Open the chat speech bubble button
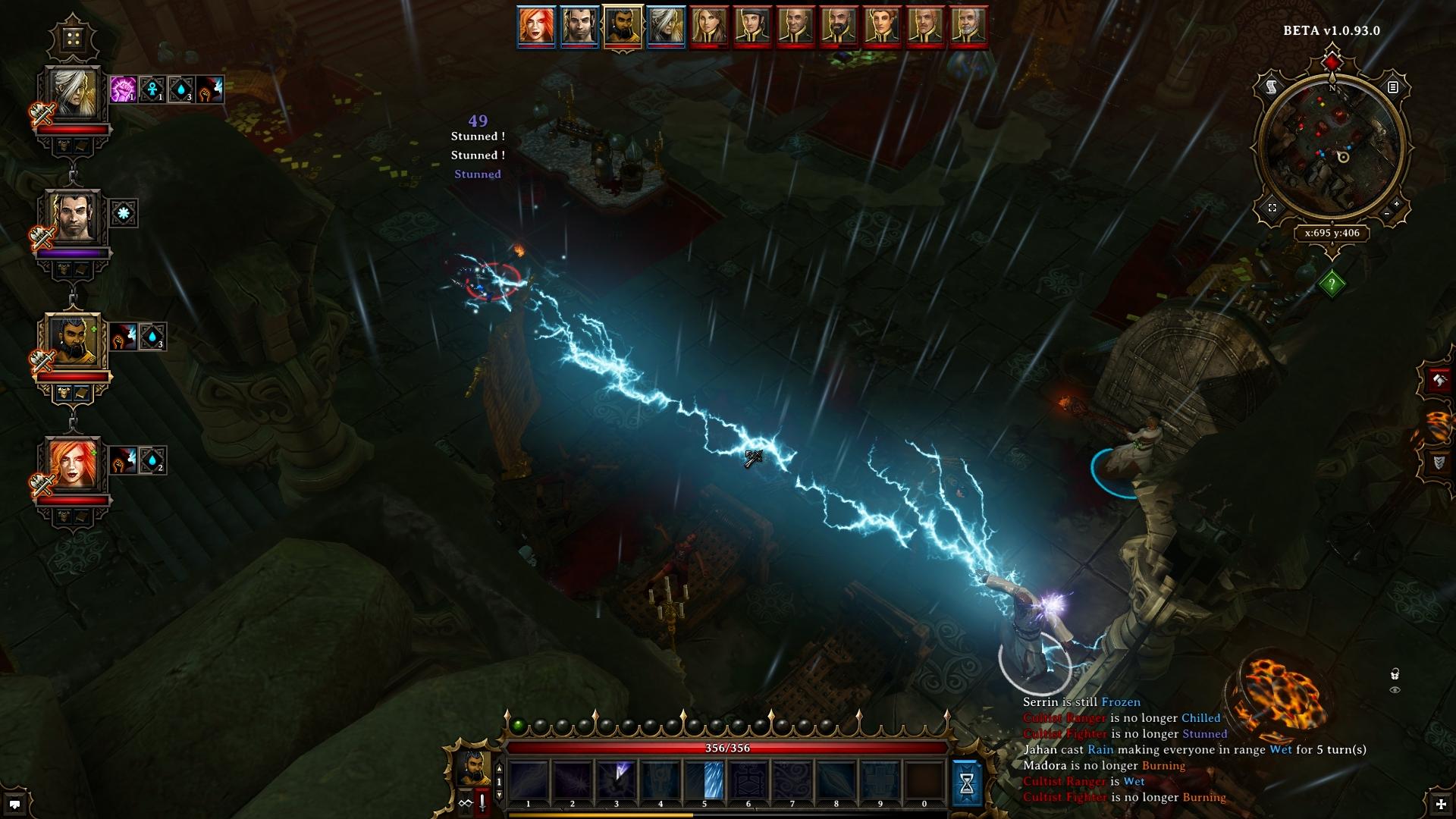 14,804
